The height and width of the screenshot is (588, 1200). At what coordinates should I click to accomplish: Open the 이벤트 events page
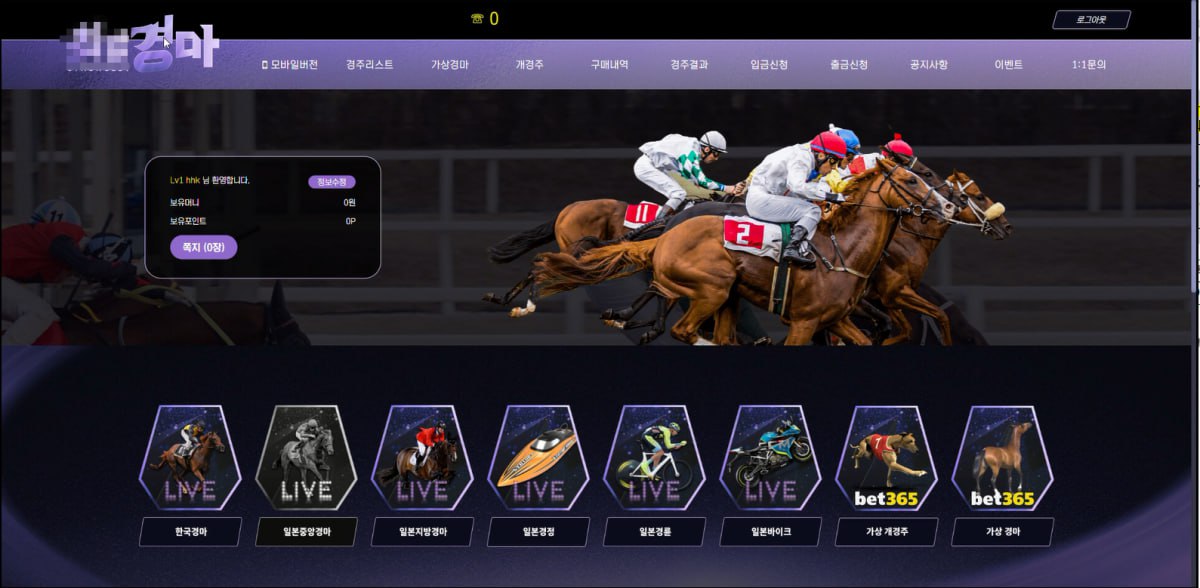click(1008, 65)
